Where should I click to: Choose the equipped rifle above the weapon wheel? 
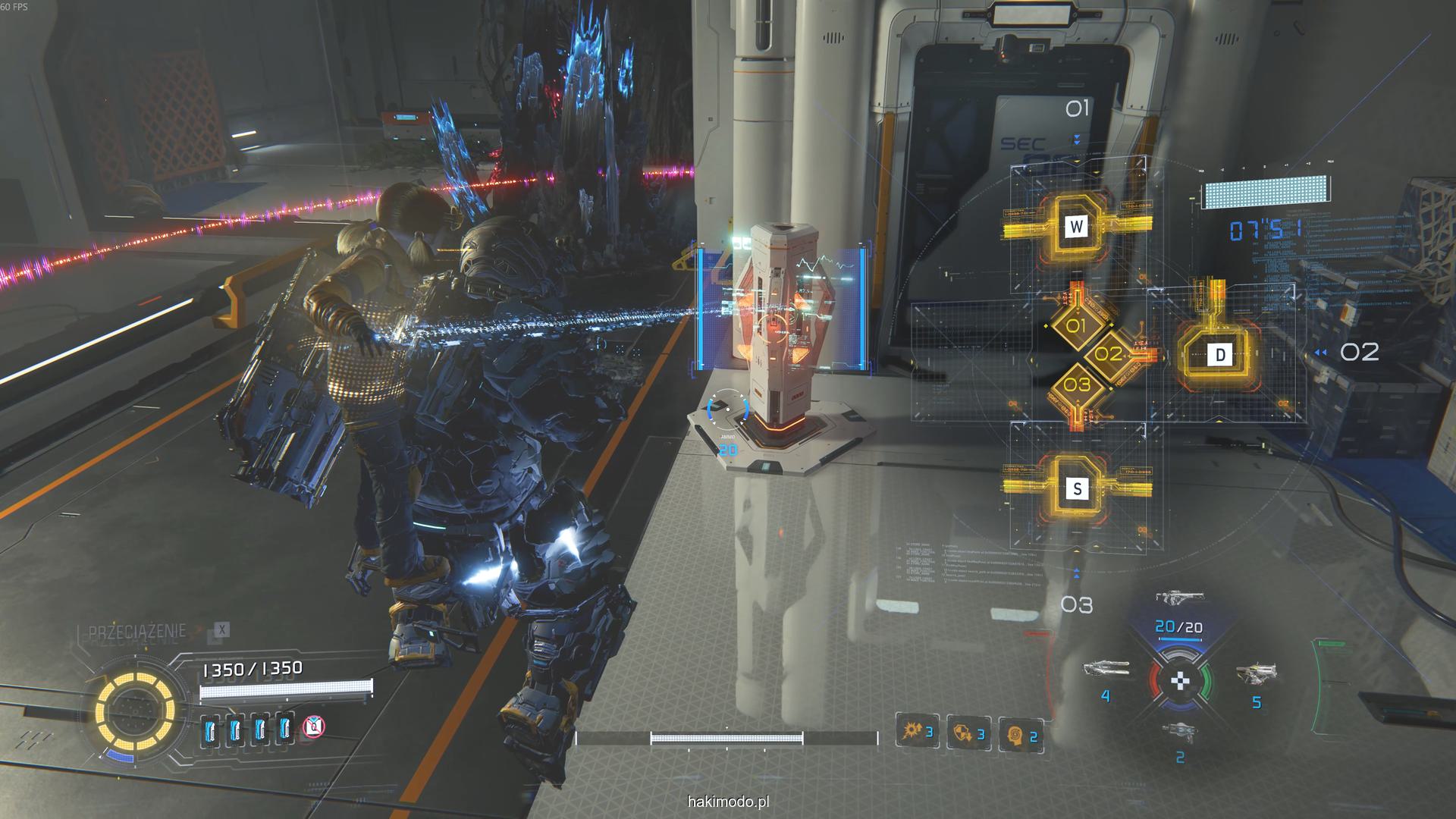click(1179, 598)
